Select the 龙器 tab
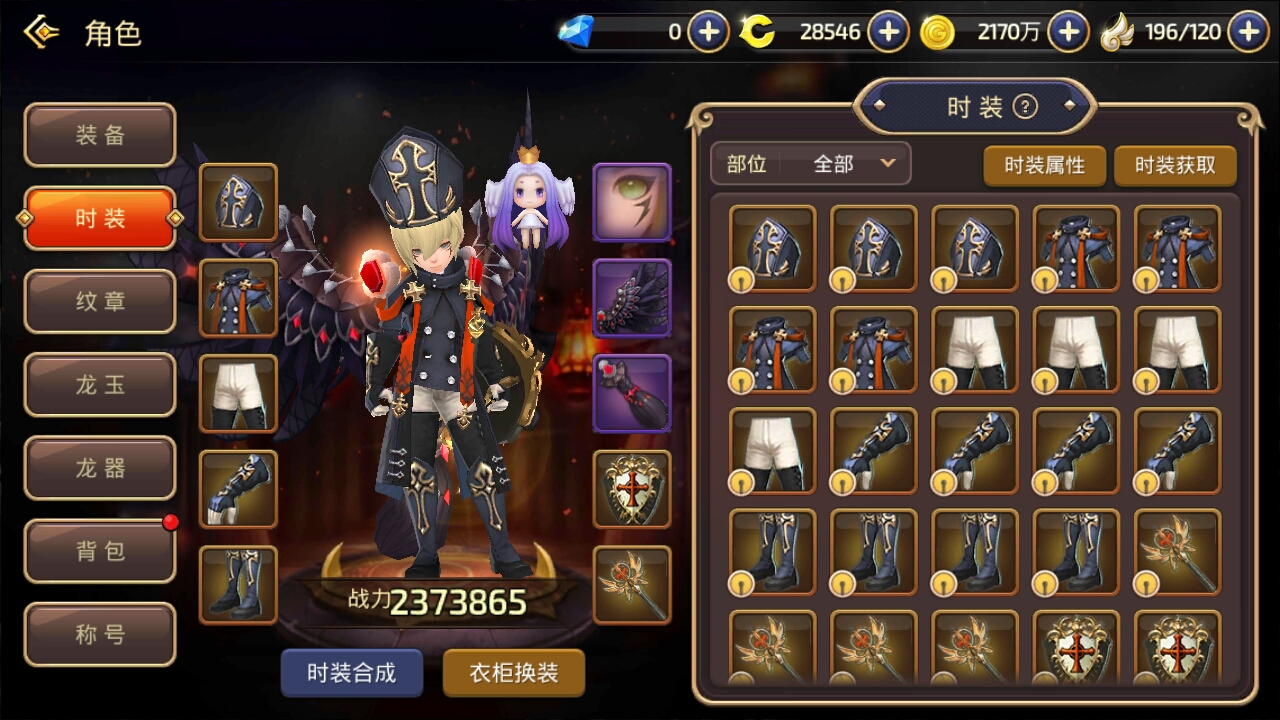The width and height of the screenshot is (1280, 720). tap(100, 467)
